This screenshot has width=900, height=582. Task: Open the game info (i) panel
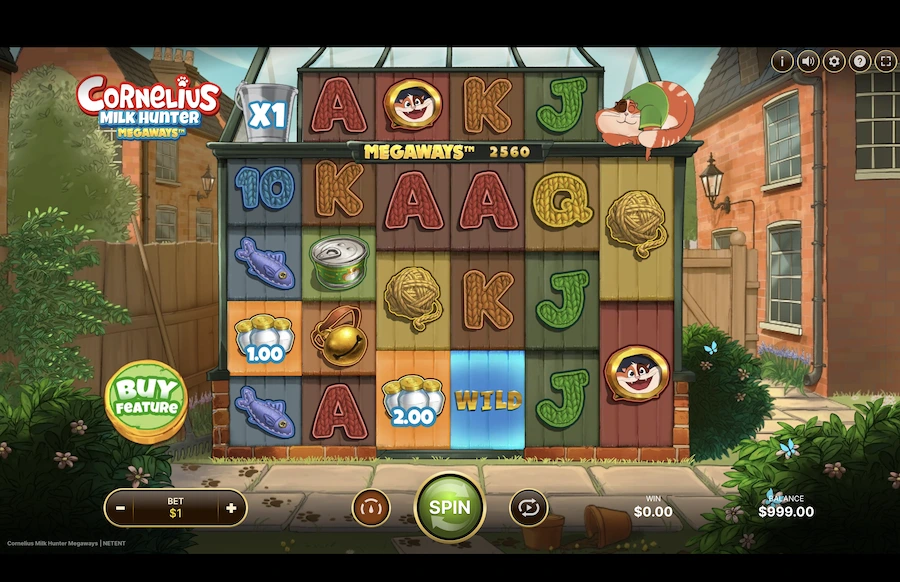point(783,61)
